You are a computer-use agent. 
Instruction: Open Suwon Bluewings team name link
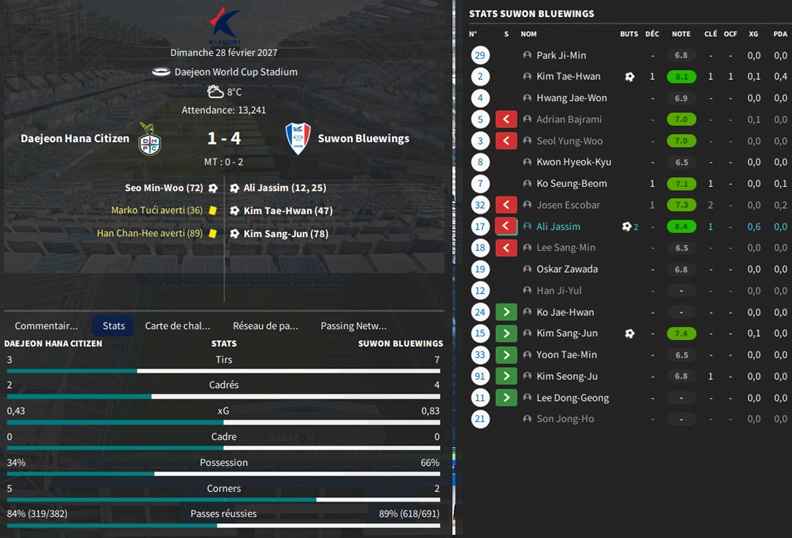[363, 139]
